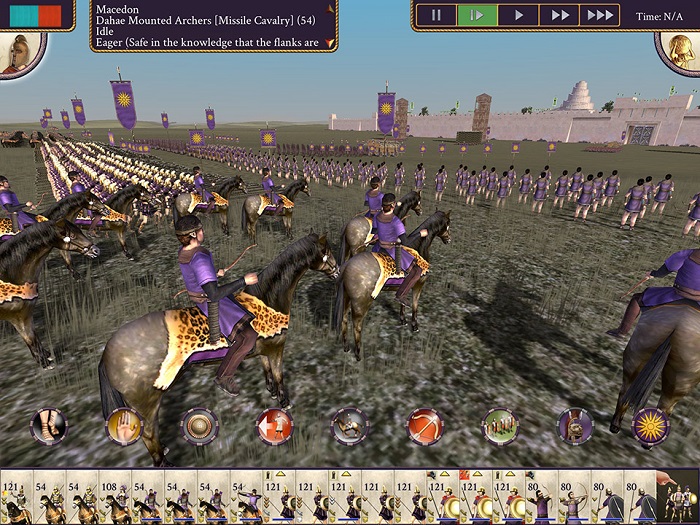Open the golden Atlas figure button
This screenshot has height=525, width=700.
[678, 52]
